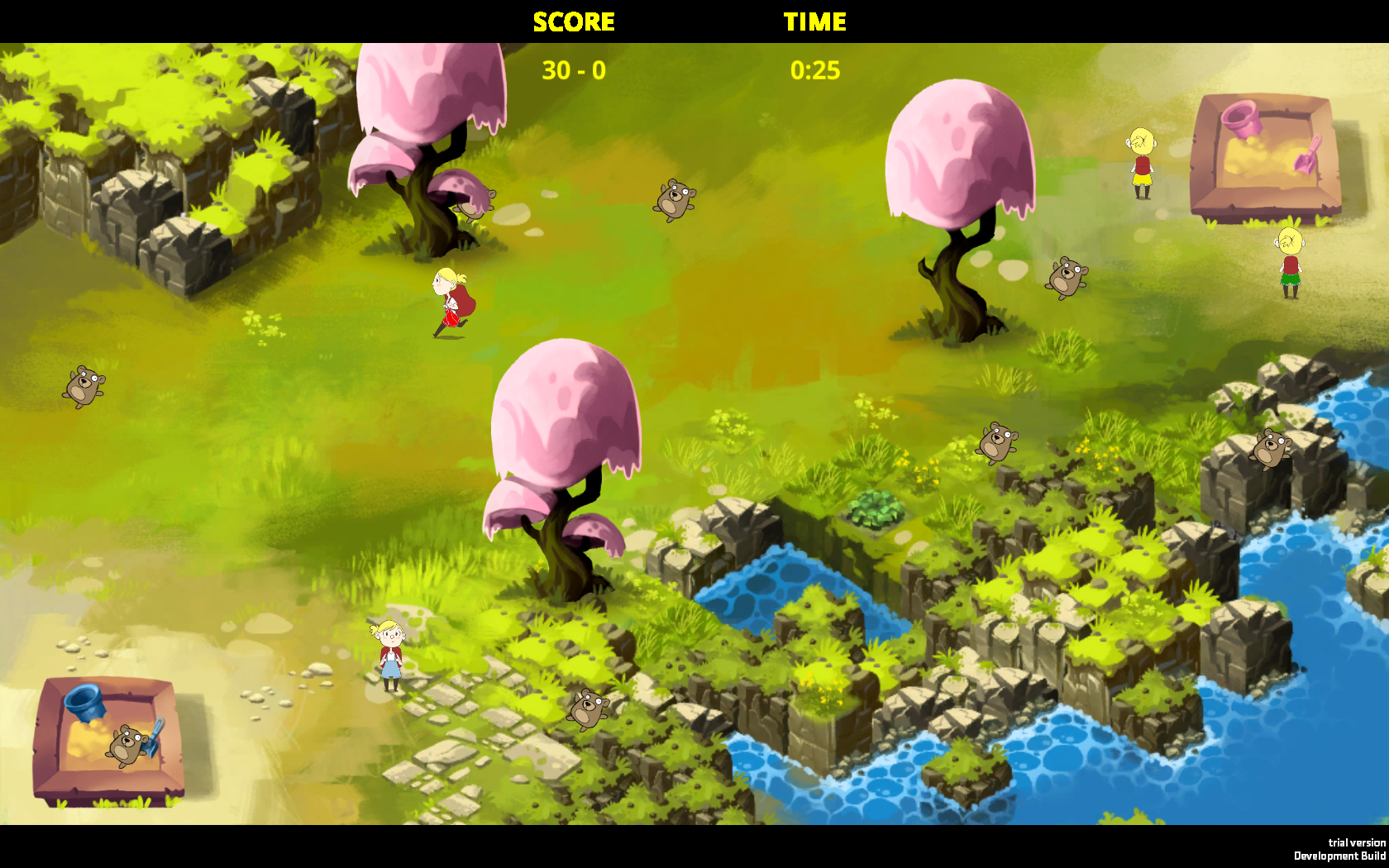
Task: Click the SCORE heading
Action: tap(574, 22)
